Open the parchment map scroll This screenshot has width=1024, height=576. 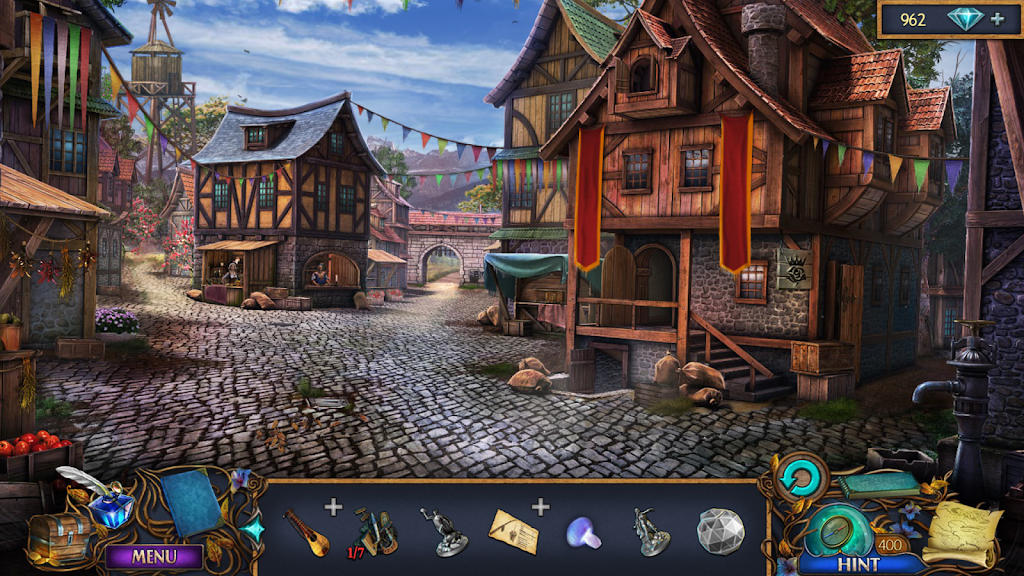(961, 534)
